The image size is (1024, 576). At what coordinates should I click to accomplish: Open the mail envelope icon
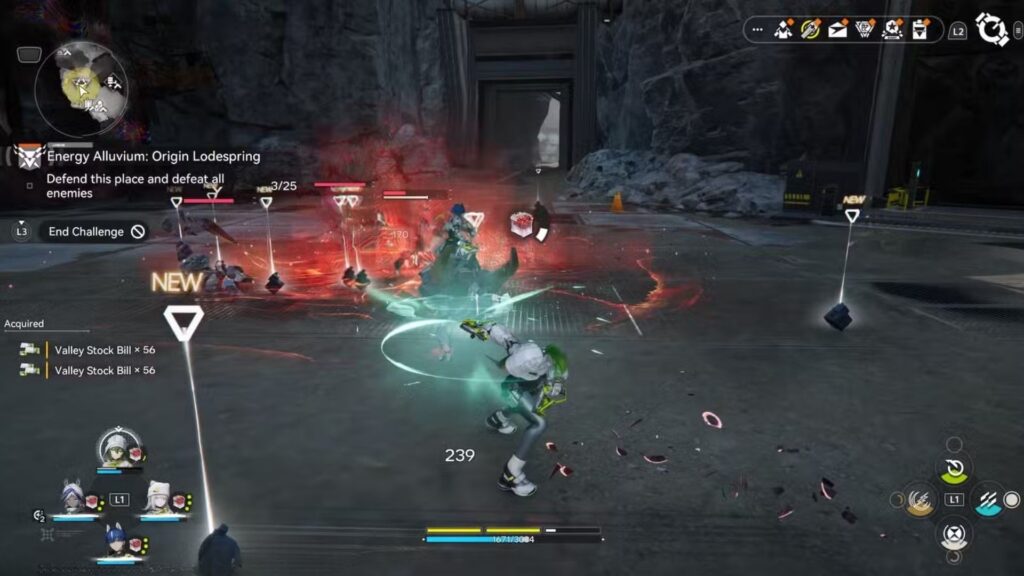tap(837, 30)
